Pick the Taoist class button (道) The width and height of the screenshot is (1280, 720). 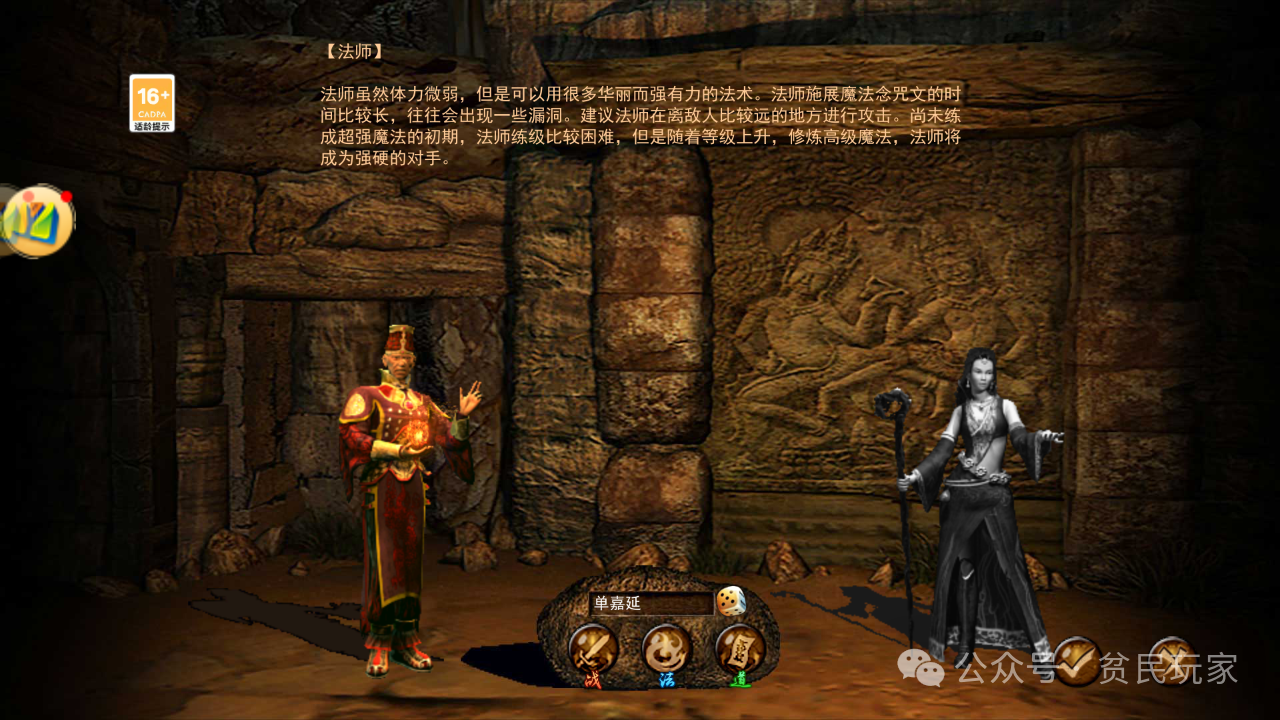(740, 650)
